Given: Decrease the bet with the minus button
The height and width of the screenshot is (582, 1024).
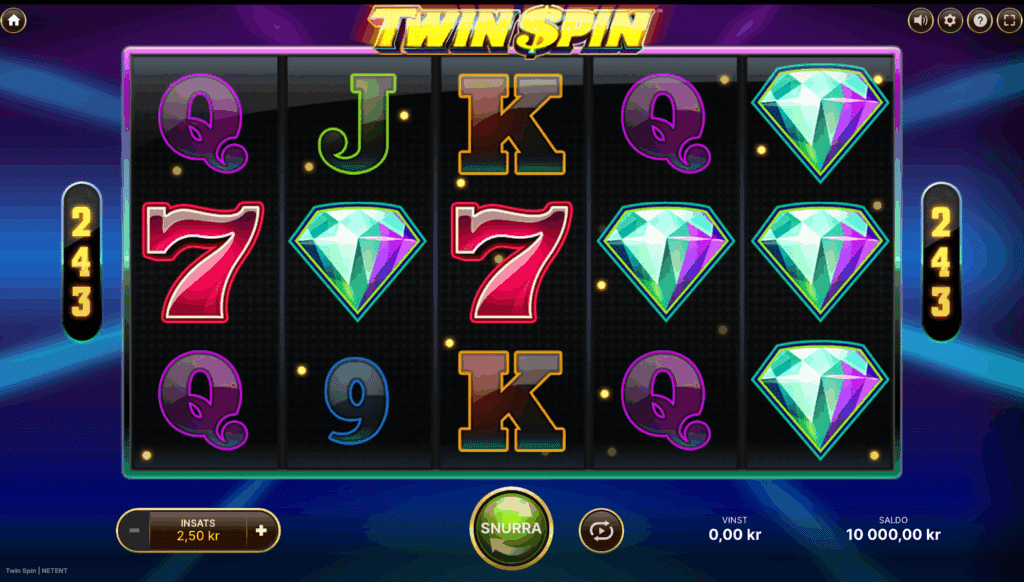Looking at the screenshot, I should click(132, 530).
